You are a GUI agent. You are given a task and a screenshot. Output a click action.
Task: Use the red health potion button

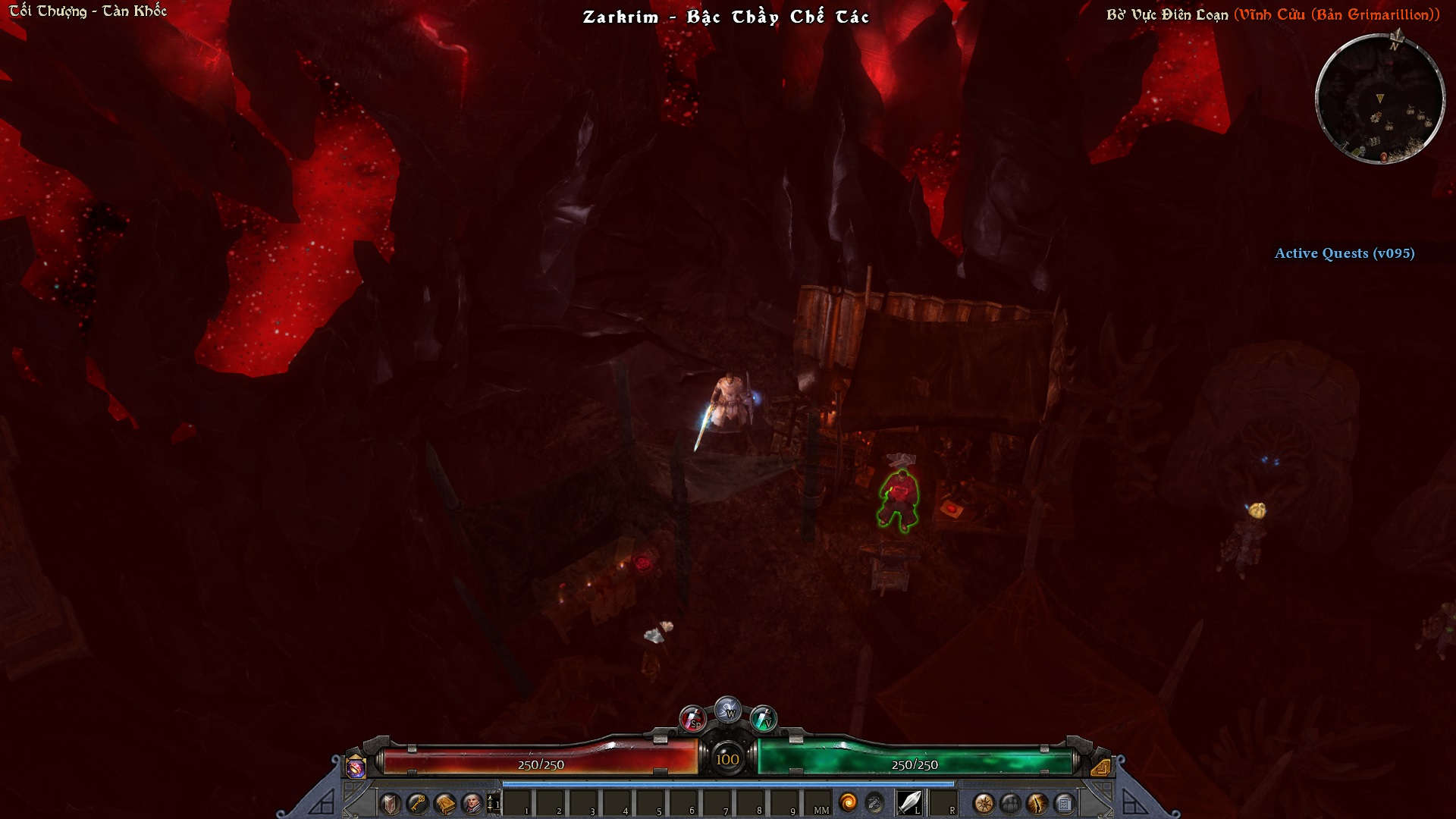pos(692,718)
